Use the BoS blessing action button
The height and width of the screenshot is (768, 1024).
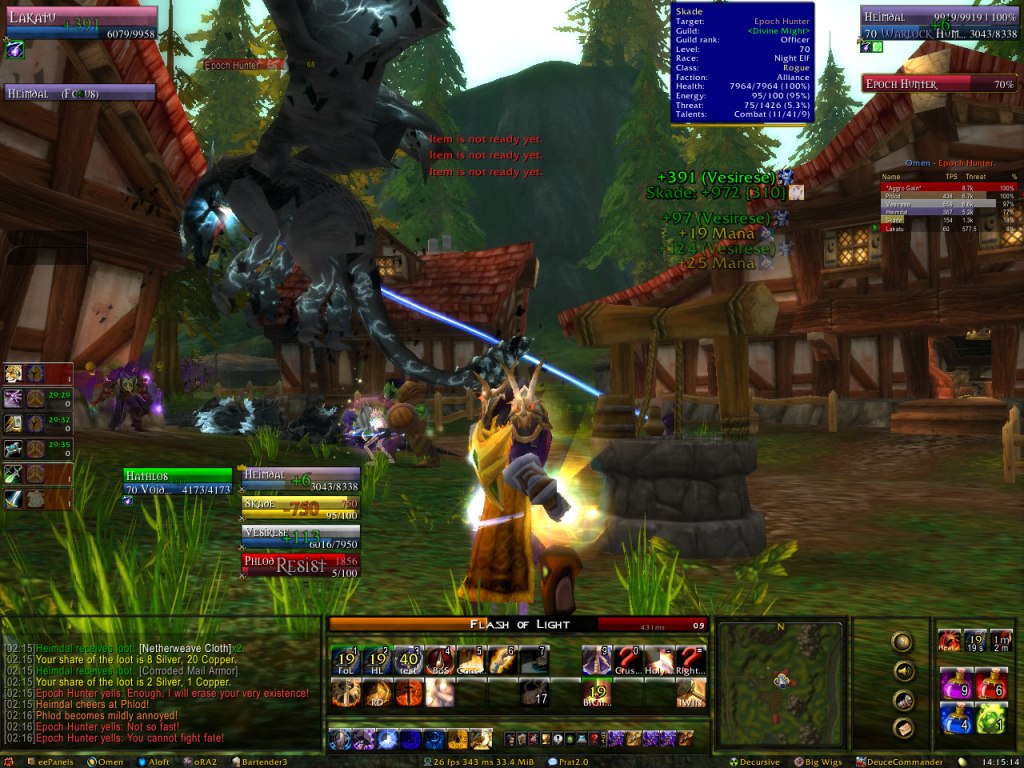click(439, 660)
